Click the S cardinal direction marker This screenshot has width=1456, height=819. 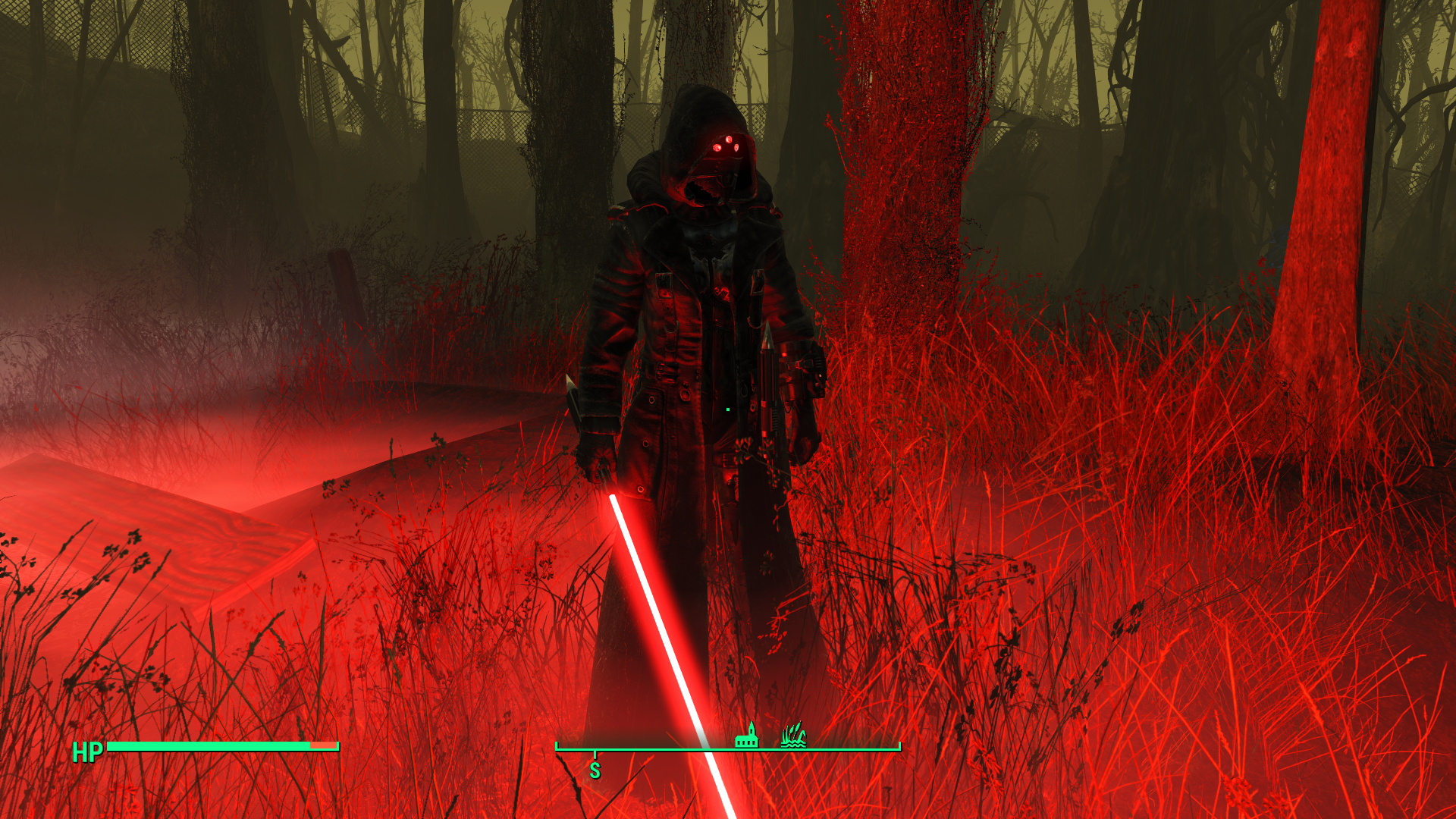point(595,770)
